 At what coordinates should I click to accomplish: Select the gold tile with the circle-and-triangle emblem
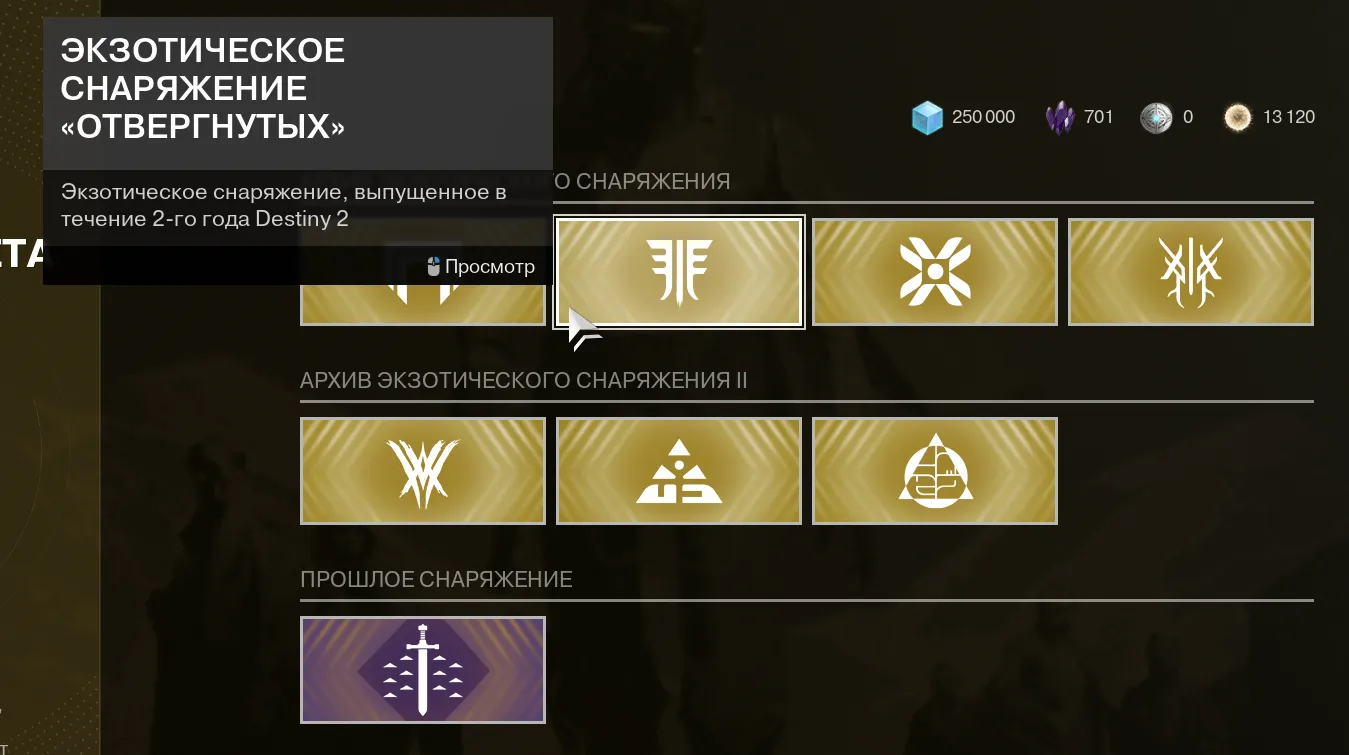pyautogui.click(x=934, y=470)
